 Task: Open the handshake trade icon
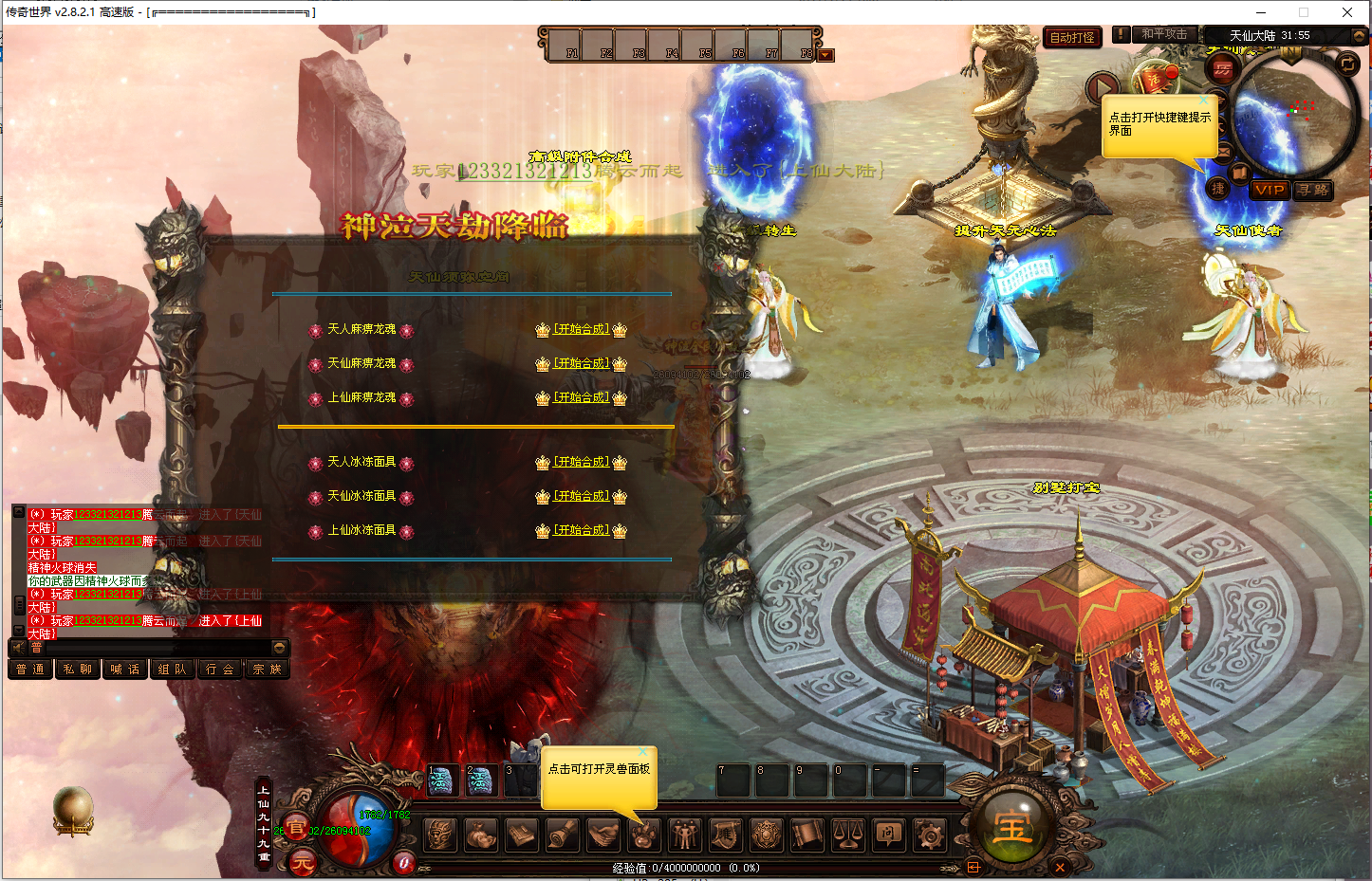pos(603,835)
